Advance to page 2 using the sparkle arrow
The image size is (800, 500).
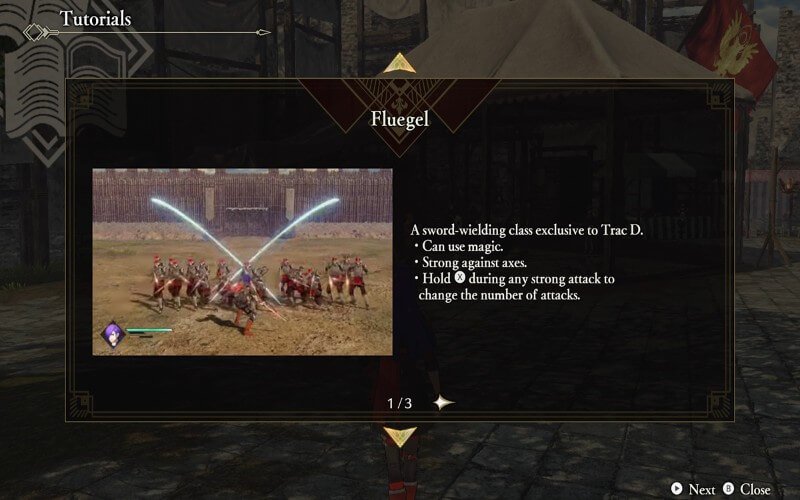tap(443, 402)
